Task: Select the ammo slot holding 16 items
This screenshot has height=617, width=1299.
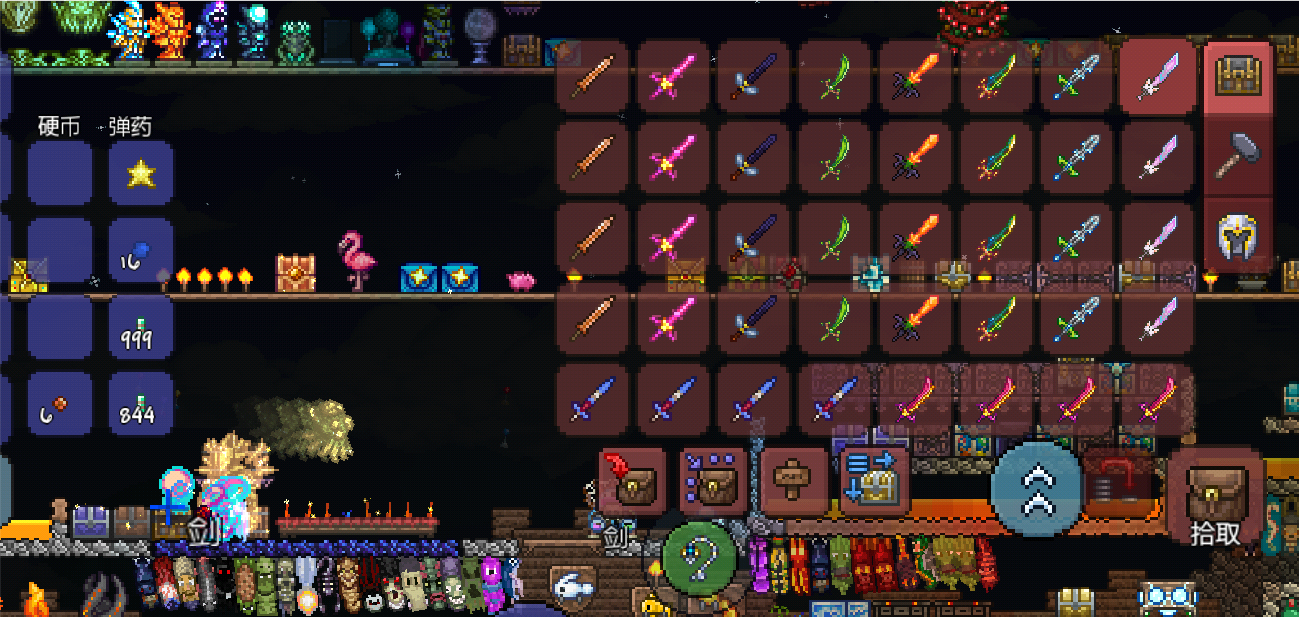Action: click(x=141, y=250)
